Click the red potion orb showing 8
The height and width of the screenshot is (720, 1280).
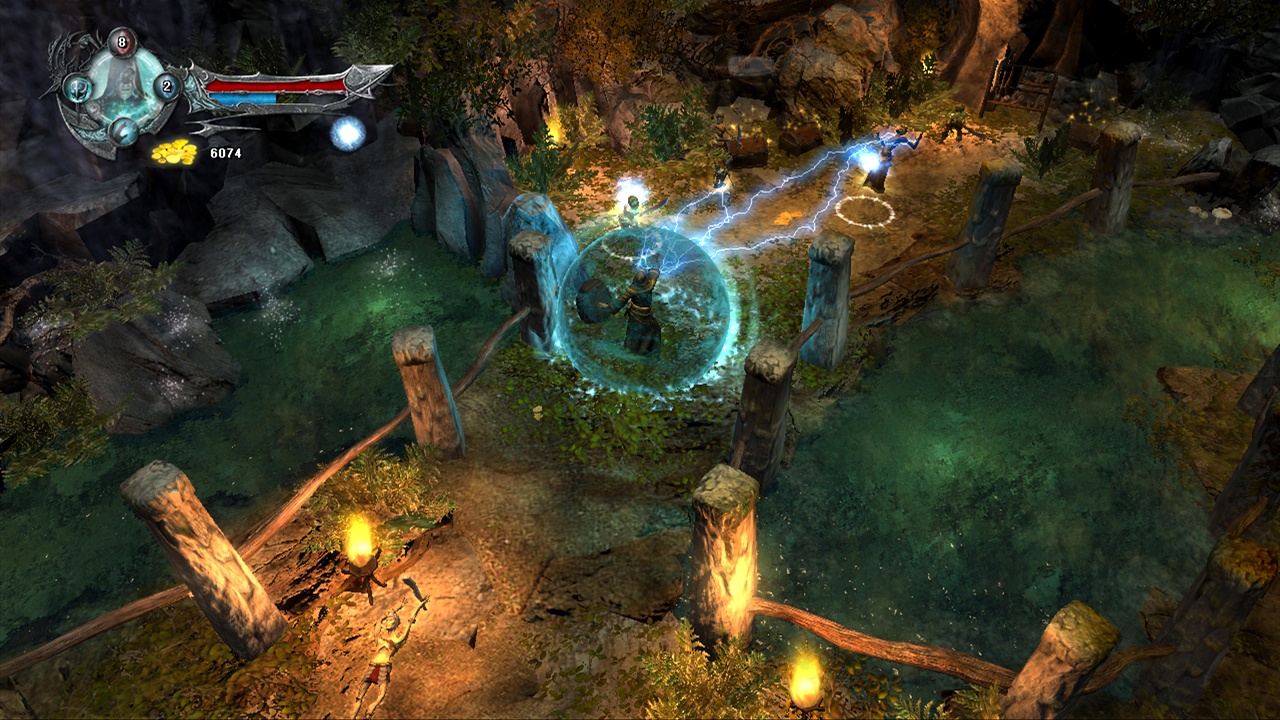point(120,41)
